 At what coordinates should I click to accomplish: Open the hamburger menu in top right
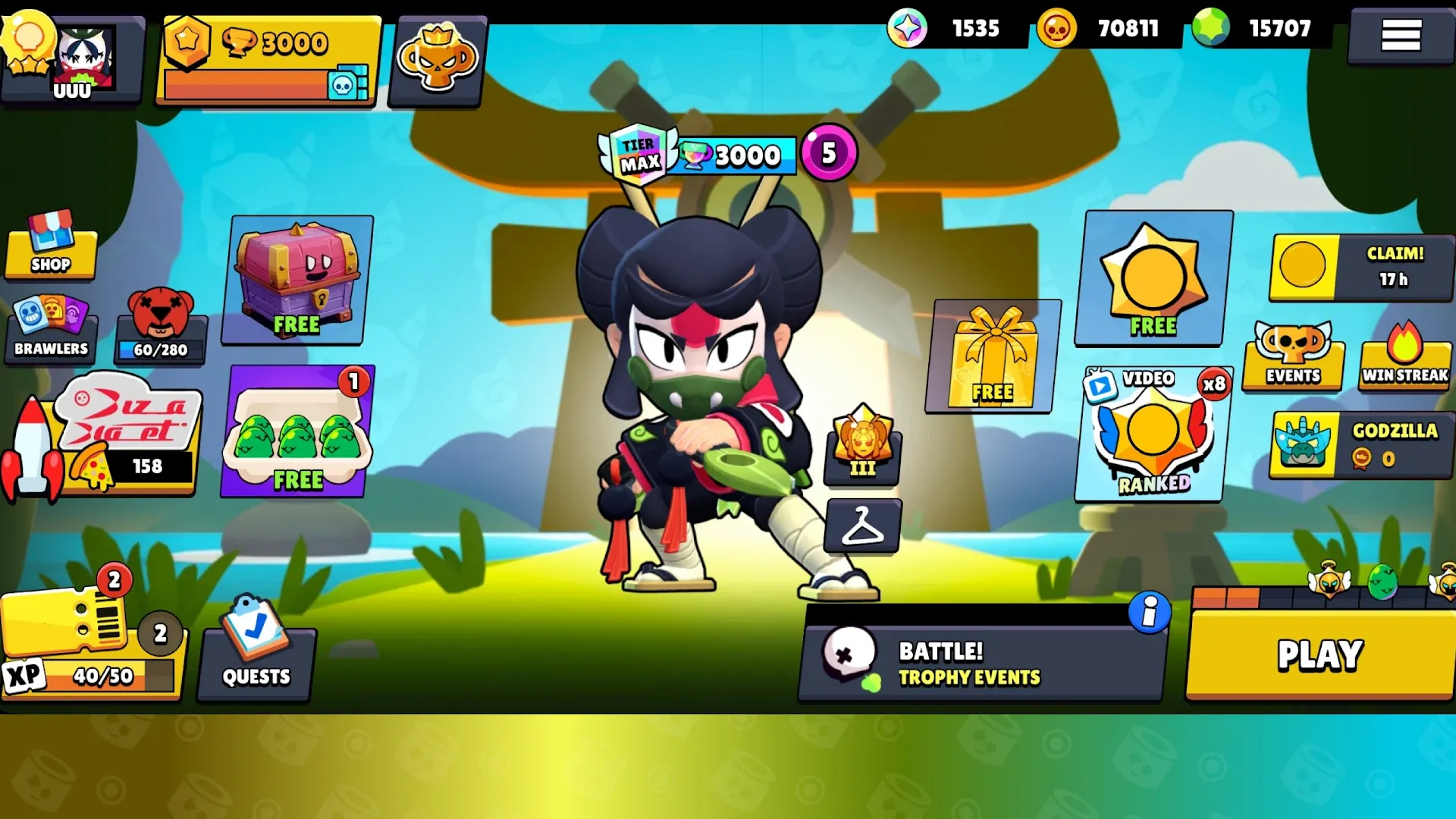coord(1401,36)
